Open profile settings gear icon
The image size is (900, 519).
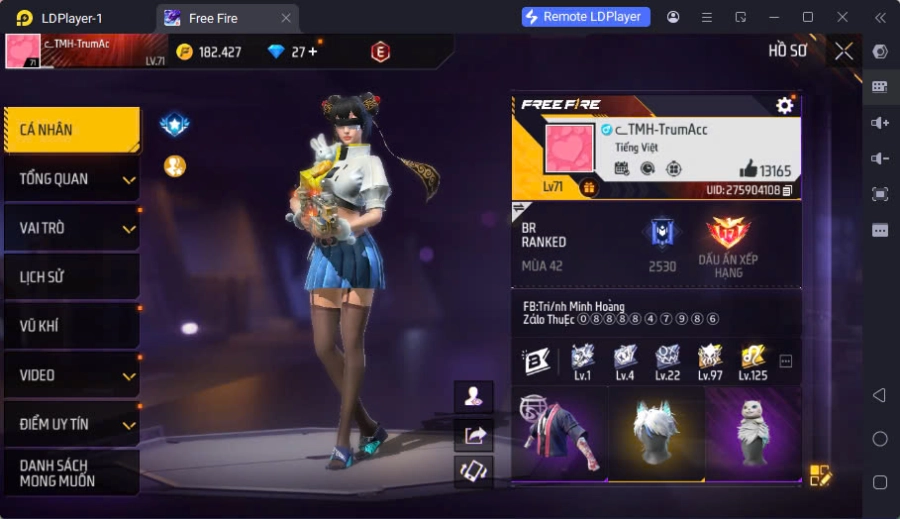tap(785, 105)
